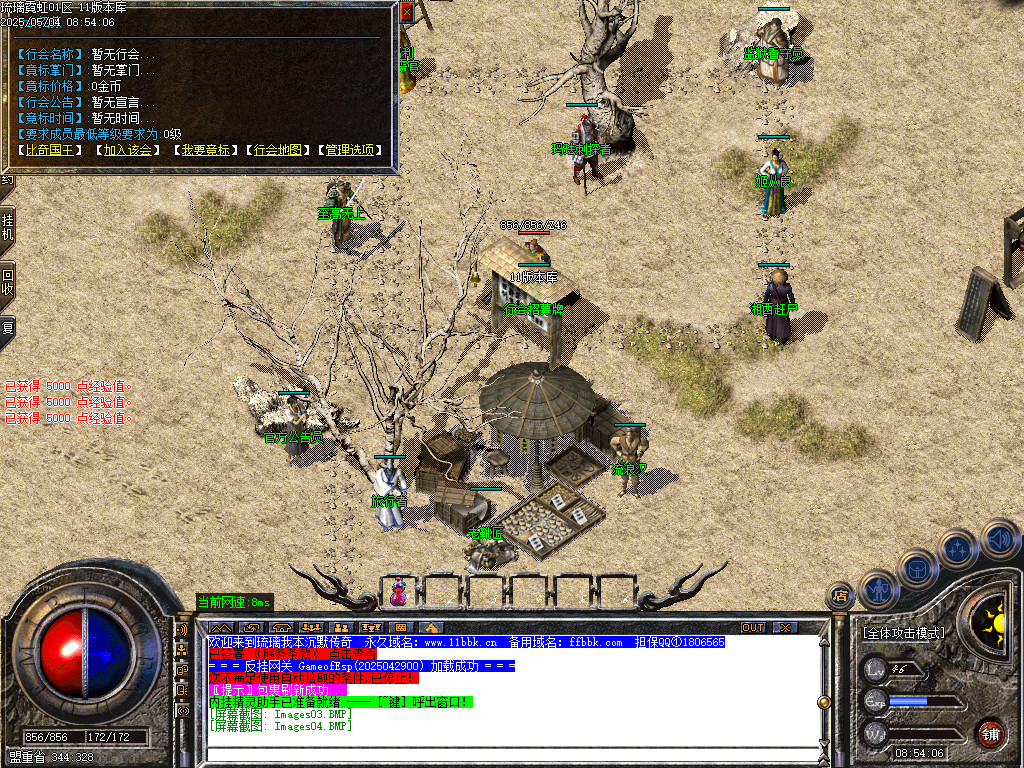This screenshot has height=768, width=1024.
Task: Close the chat panel with X
Action: coord(786,627)
